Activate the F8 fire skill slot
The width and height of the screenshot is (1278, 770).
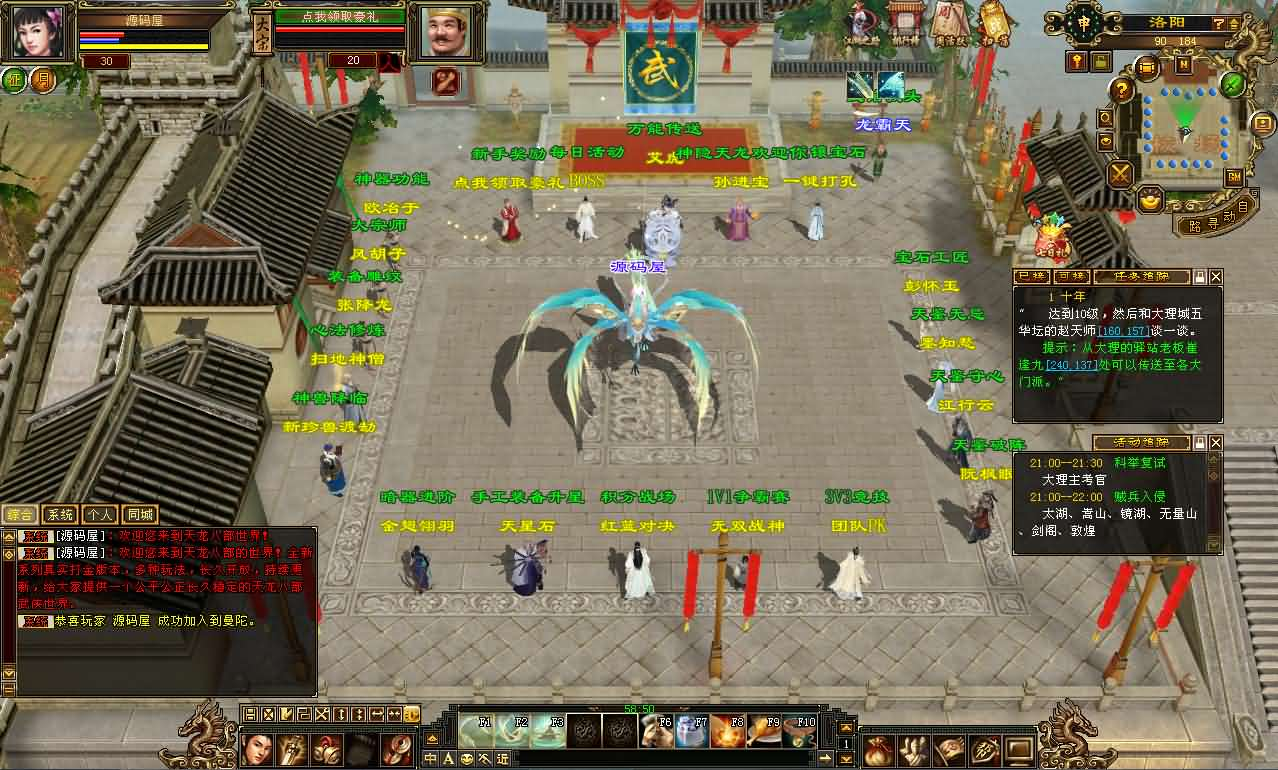[728, 732]
